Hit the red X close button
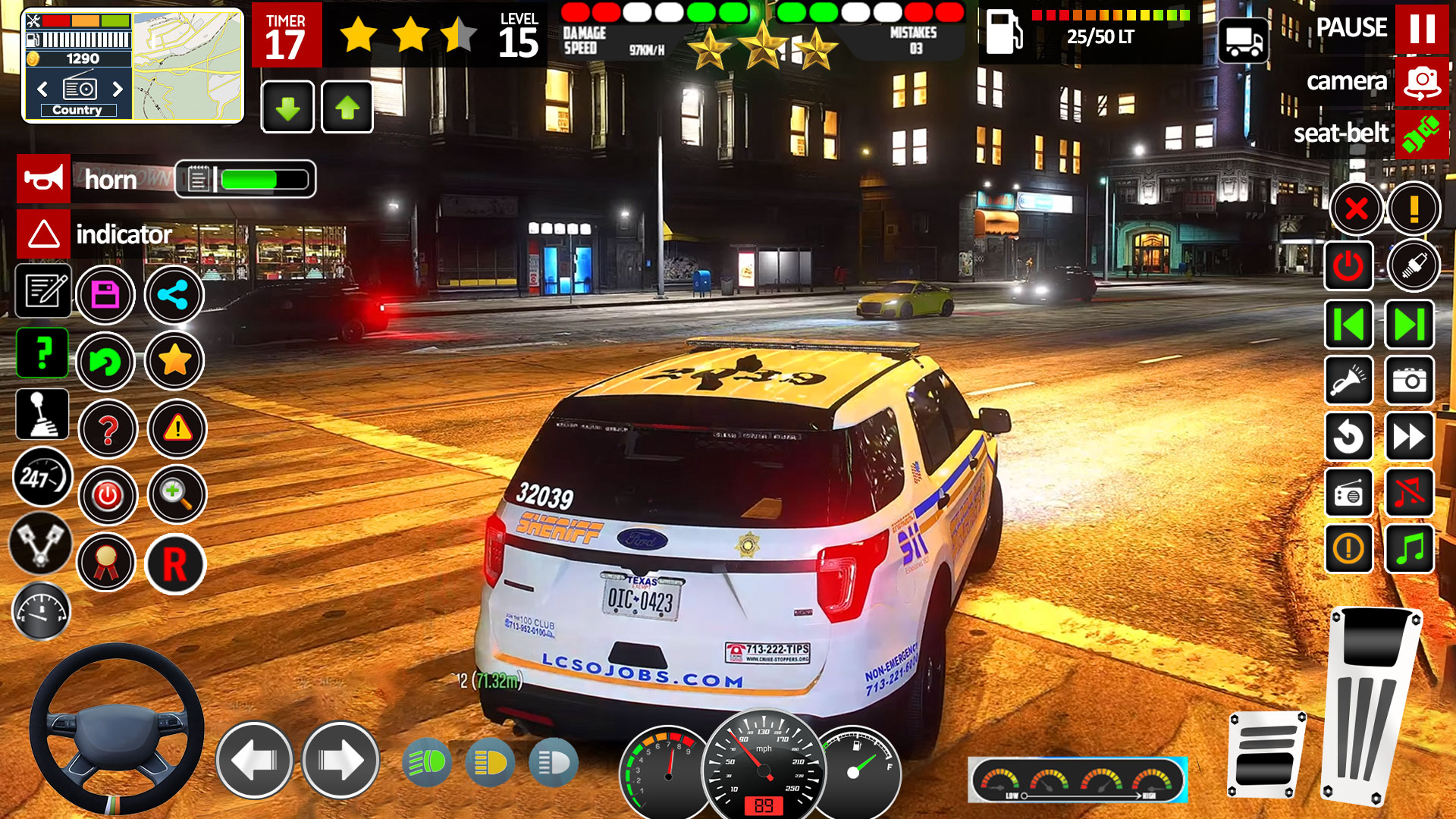The width and height of the screenshot is (1456, 819). point(1356,209)
